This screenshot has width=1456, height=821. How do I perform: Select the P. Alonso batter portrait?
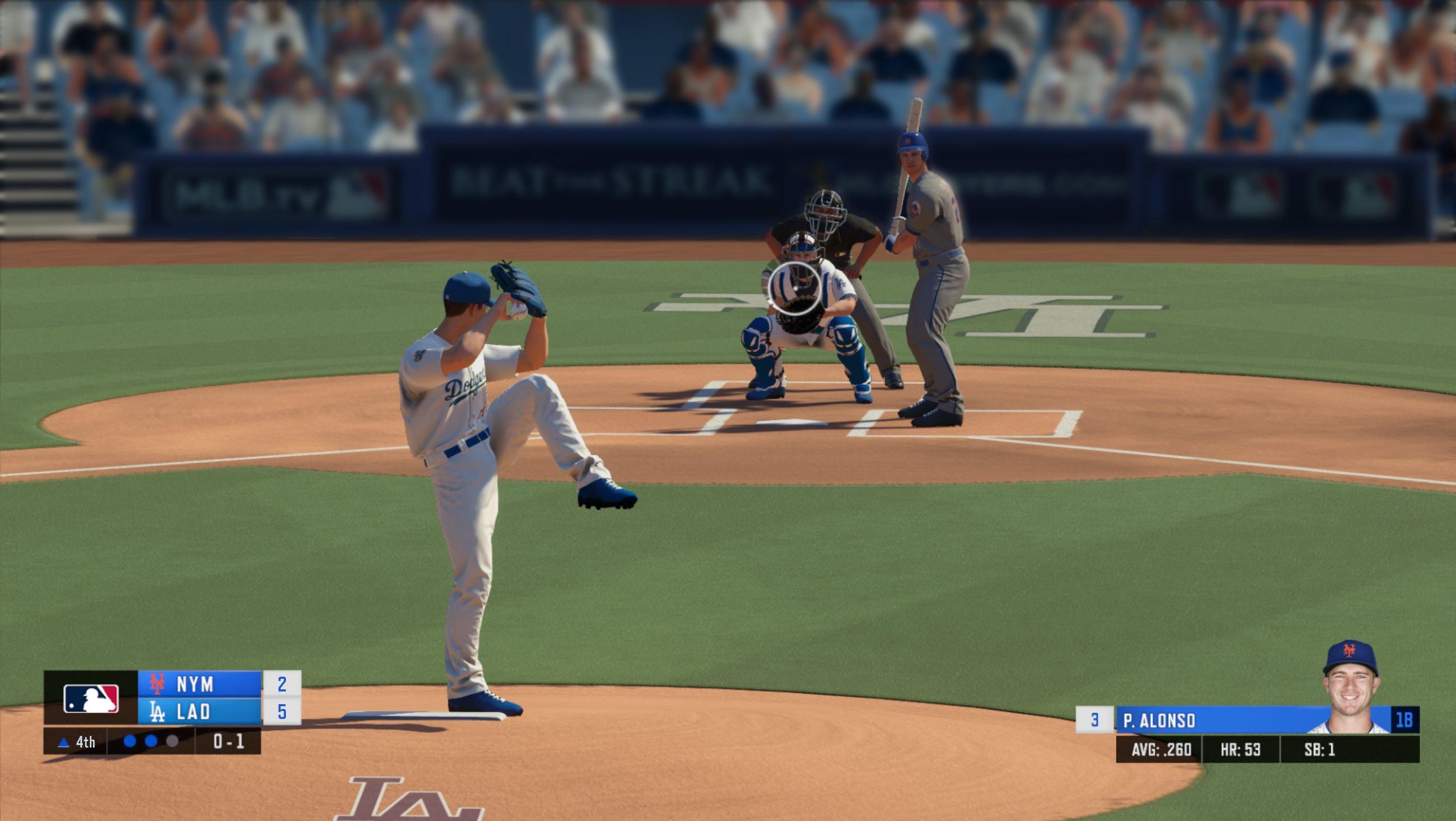[1350, 689]
